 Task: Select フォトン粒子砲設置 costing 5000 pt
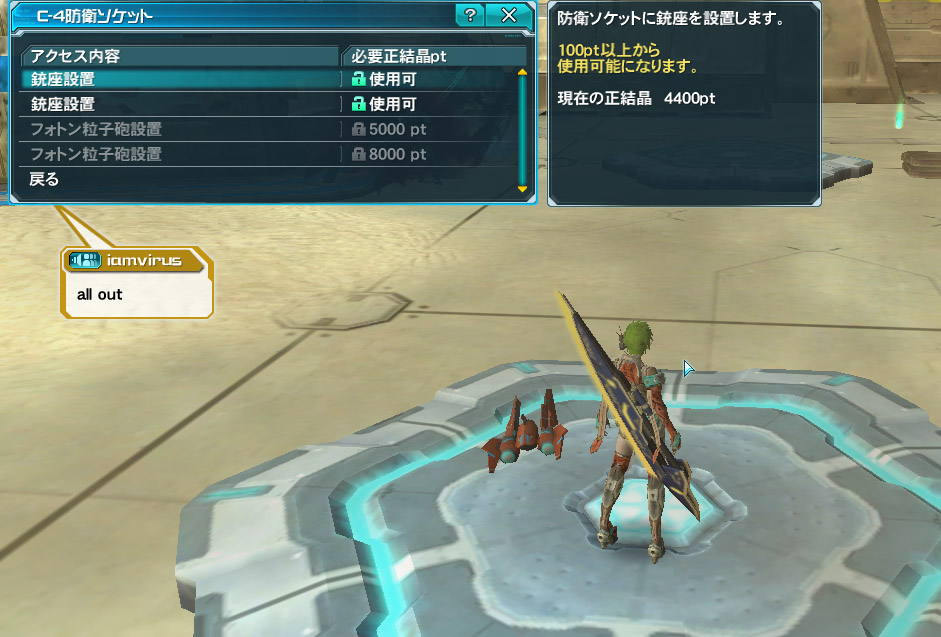click(180, 129)
